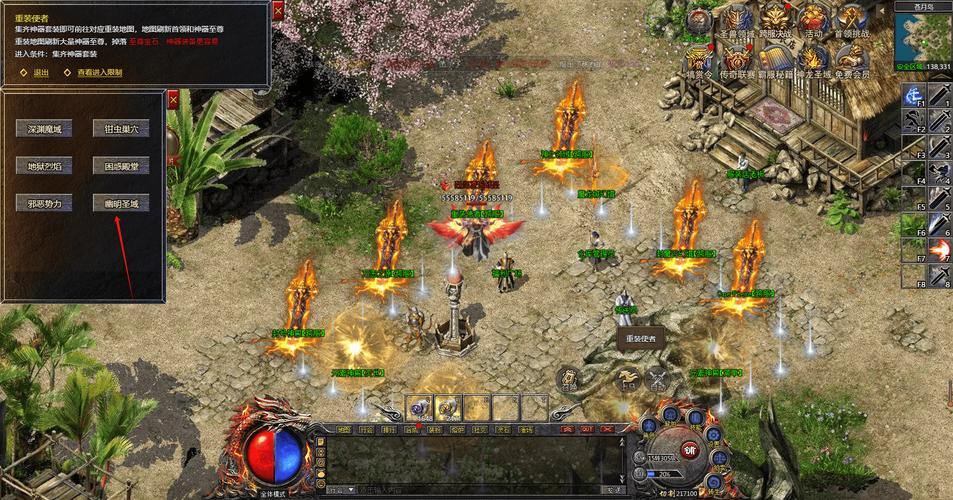This screenshot has height=500, width=953.
Task: Claim the 免费会员 membership icon
Action: [851, 58]
